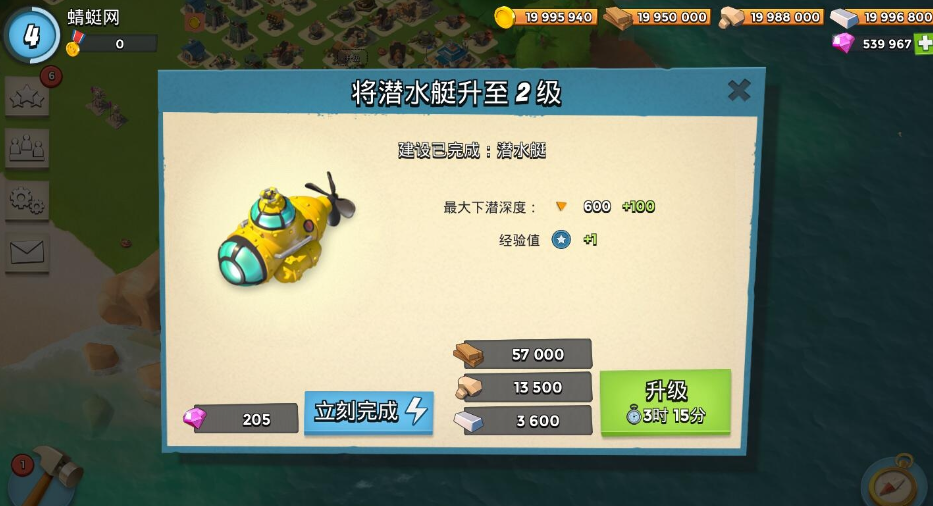Open the star achievements button

[x=26, y=98]
